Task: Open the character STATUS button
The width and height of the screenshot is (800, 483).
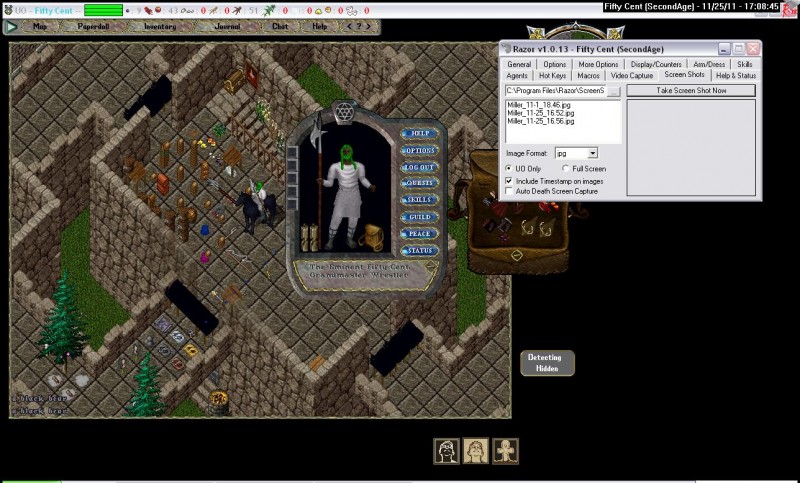Action: point(419,250)
